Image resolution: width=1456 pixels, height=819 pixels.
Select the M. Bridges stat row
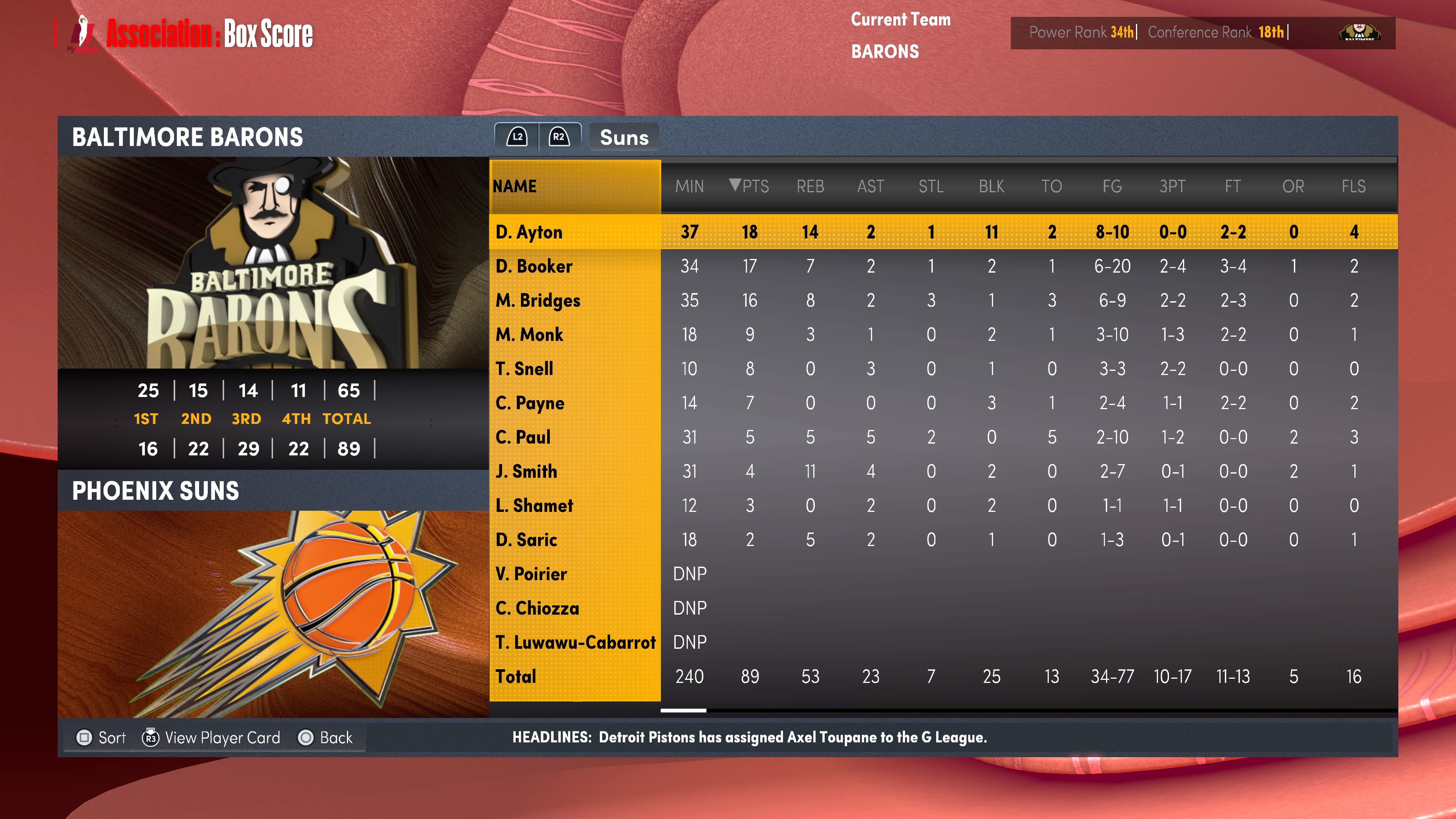point(538,300)
